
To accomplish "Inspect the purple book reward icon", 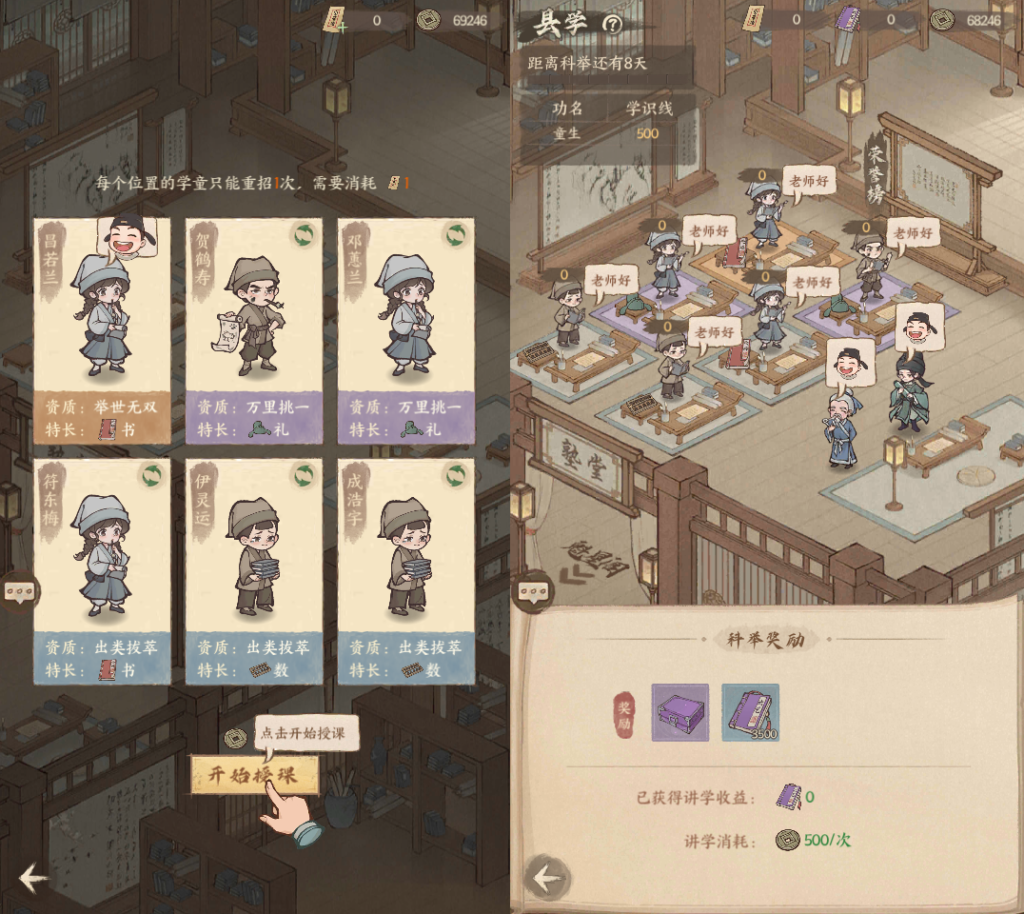I will tap(750, 712).
